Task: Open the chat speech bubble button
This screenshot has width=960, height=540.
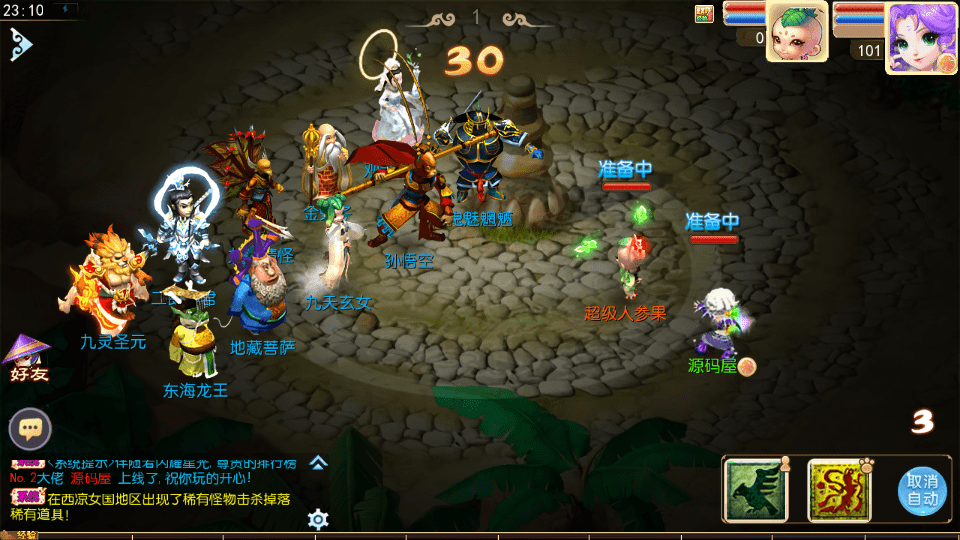Action: (30, 429)
